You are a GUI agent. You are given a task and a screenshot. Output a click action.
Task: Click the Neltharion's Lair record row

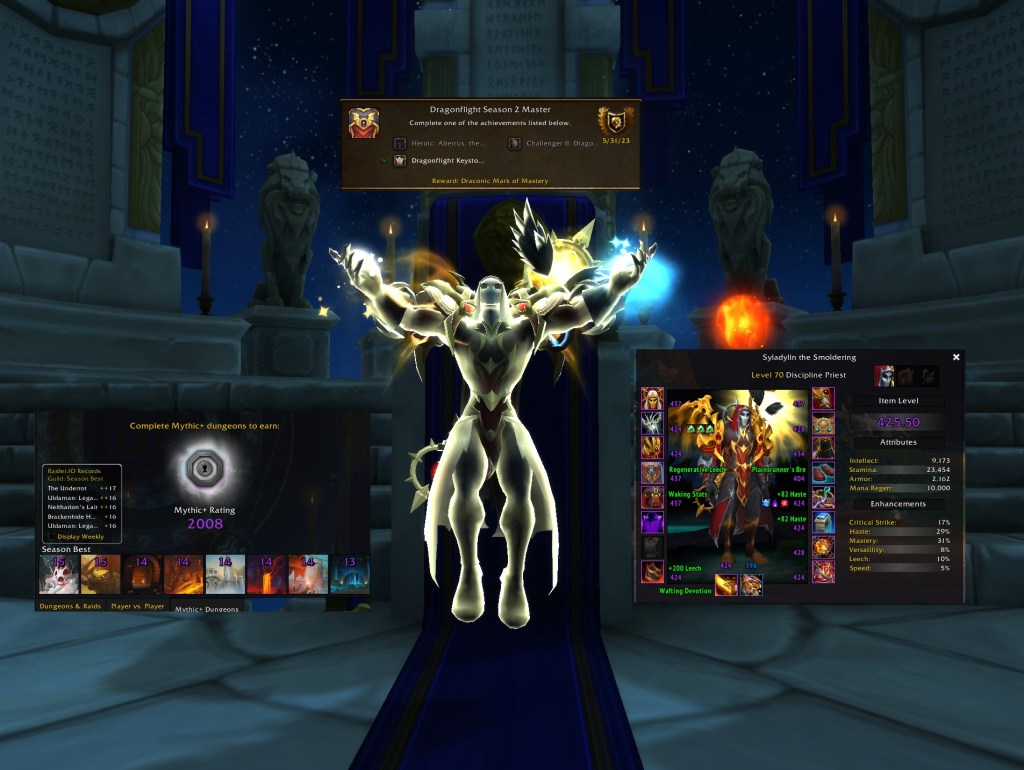point(82,507)
